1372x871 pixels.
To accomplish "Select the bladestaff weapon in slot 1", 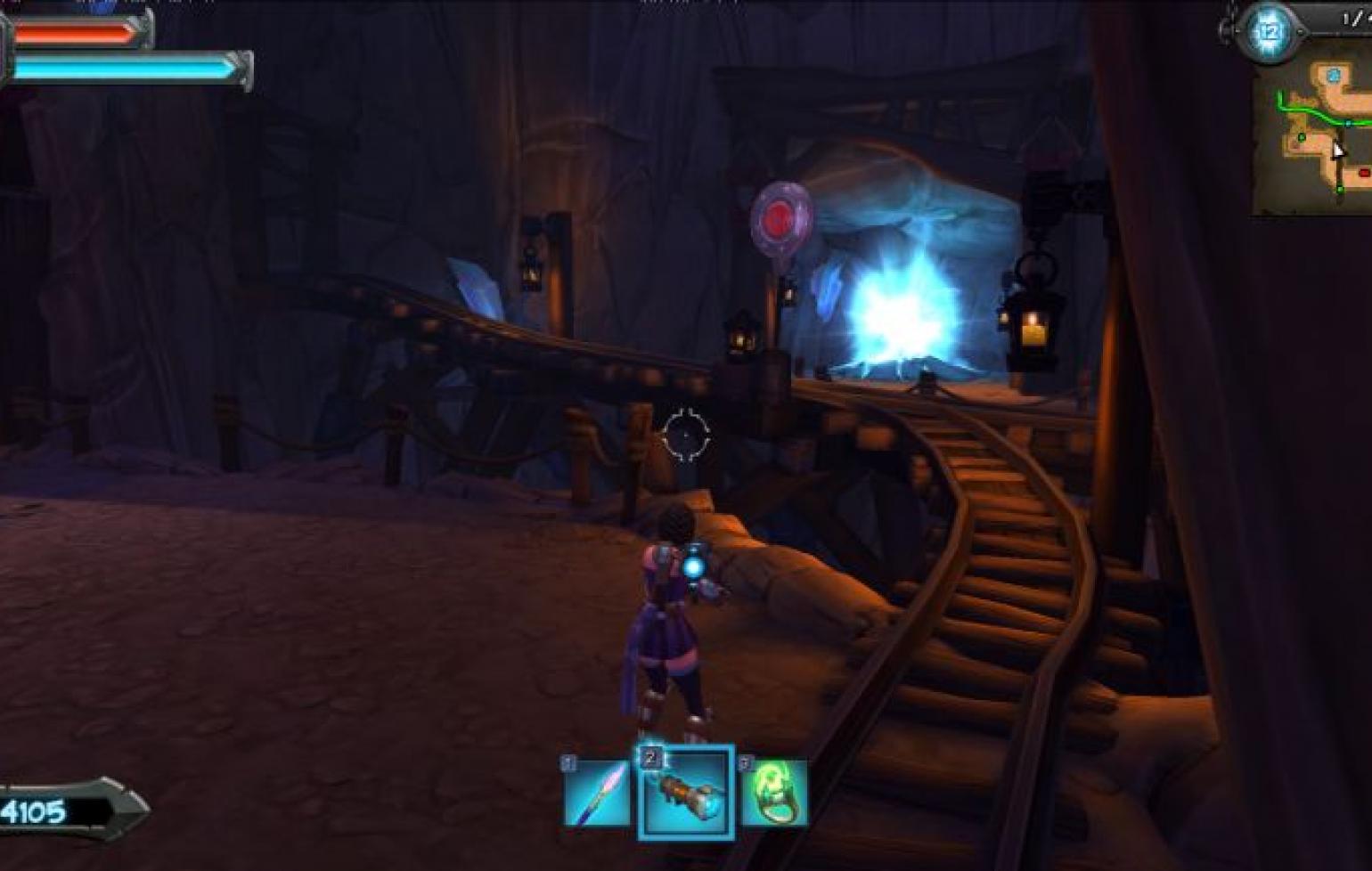I will tap(596, 793).
